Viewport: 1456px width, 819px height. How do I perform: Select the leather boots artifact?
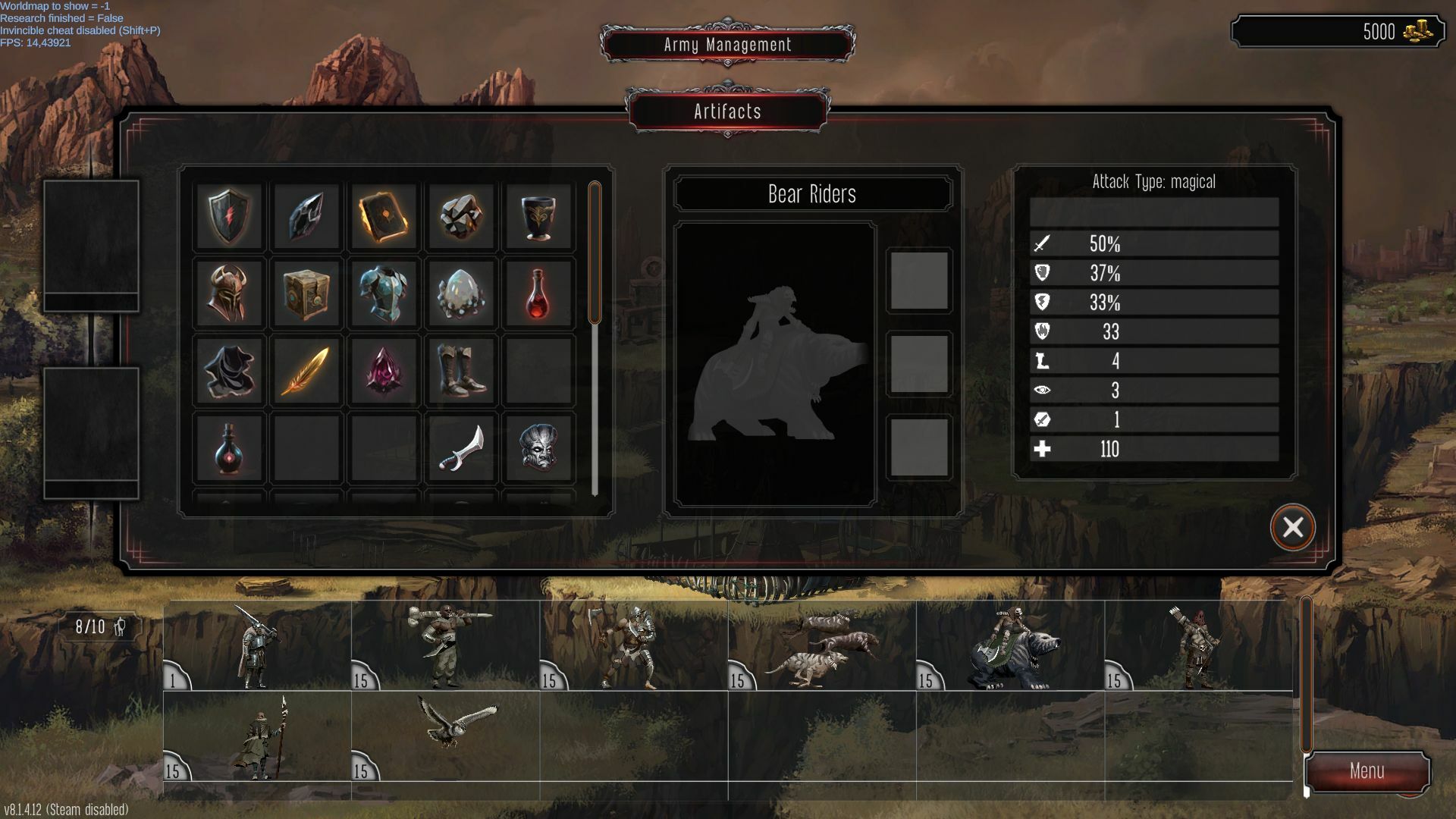(461, 371)
